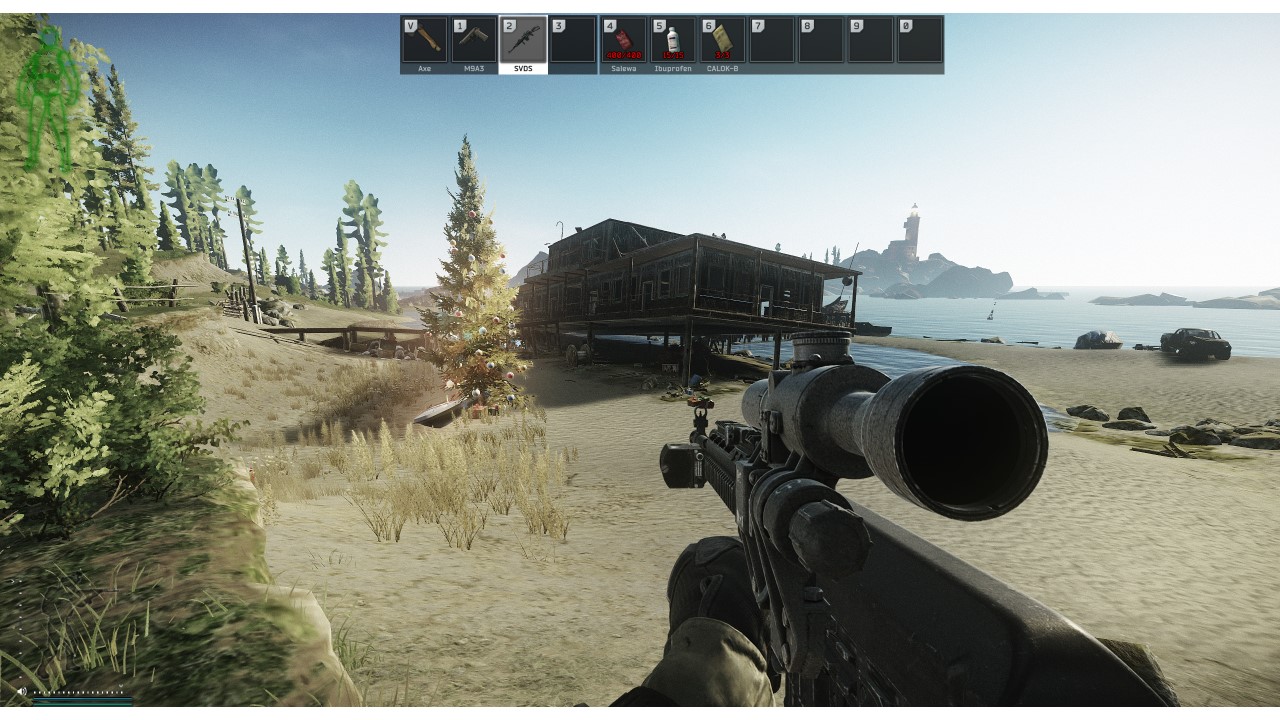Click the speaker icon at bottom left
Viewport: 1280px width, 720px height.
[x=22, y=691]
